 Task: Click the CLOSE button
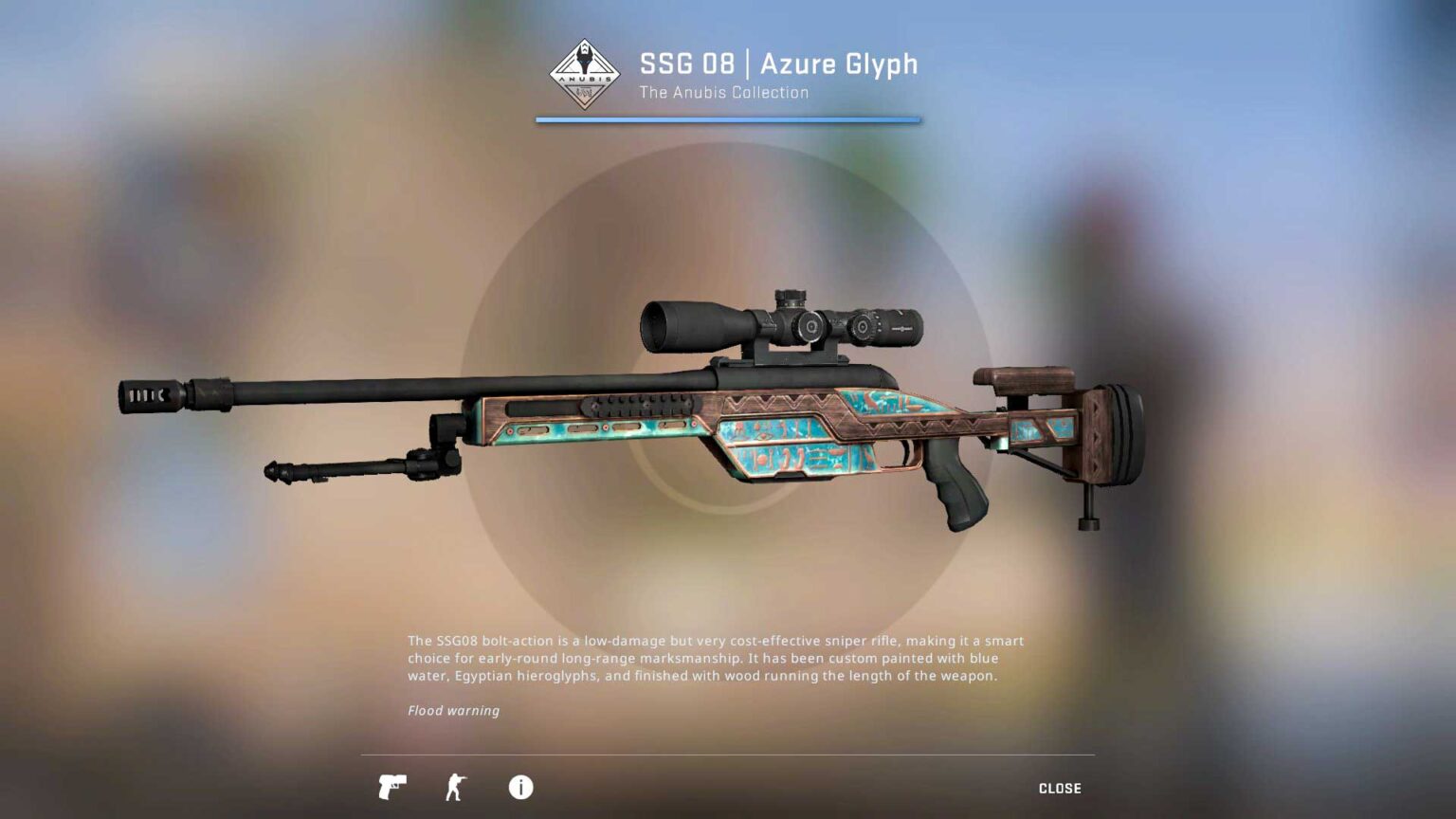coord(1061,788)
